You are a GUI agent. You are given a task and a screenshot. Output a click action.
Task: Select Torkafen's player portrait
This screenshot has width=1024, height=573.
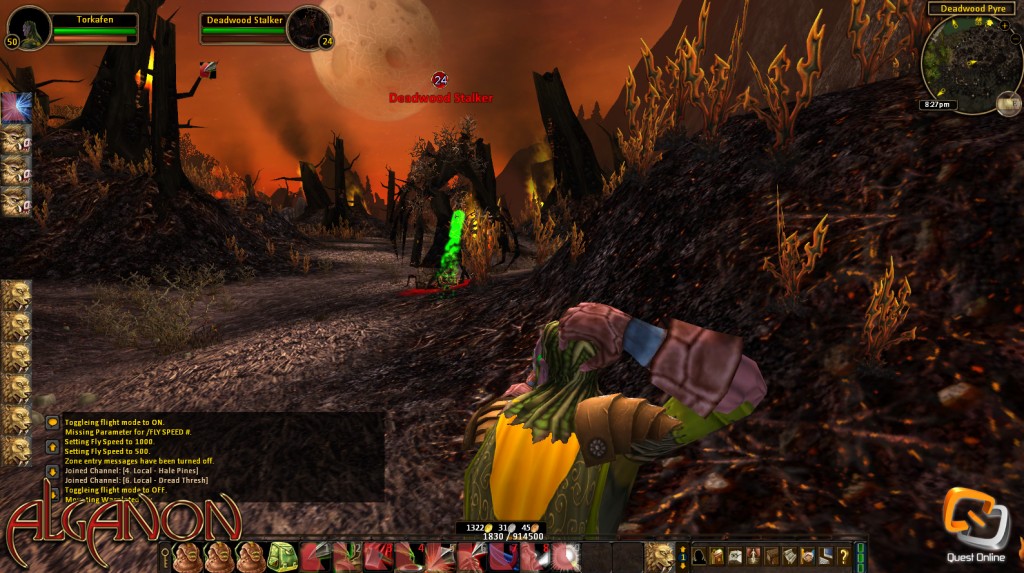[28, 27]
